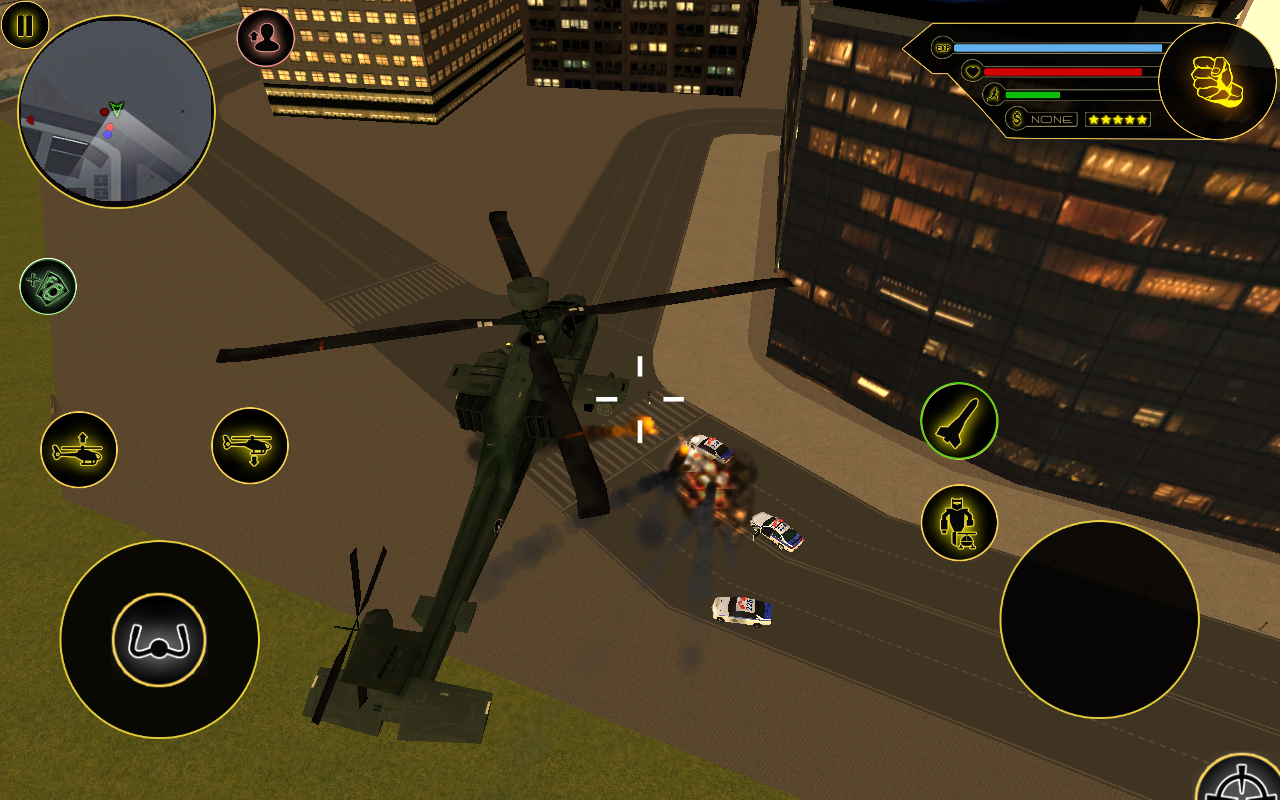This screenshot has width=1280, height=800.
Task: Grab the steering yoke control
Action: (x=160, y=640)
